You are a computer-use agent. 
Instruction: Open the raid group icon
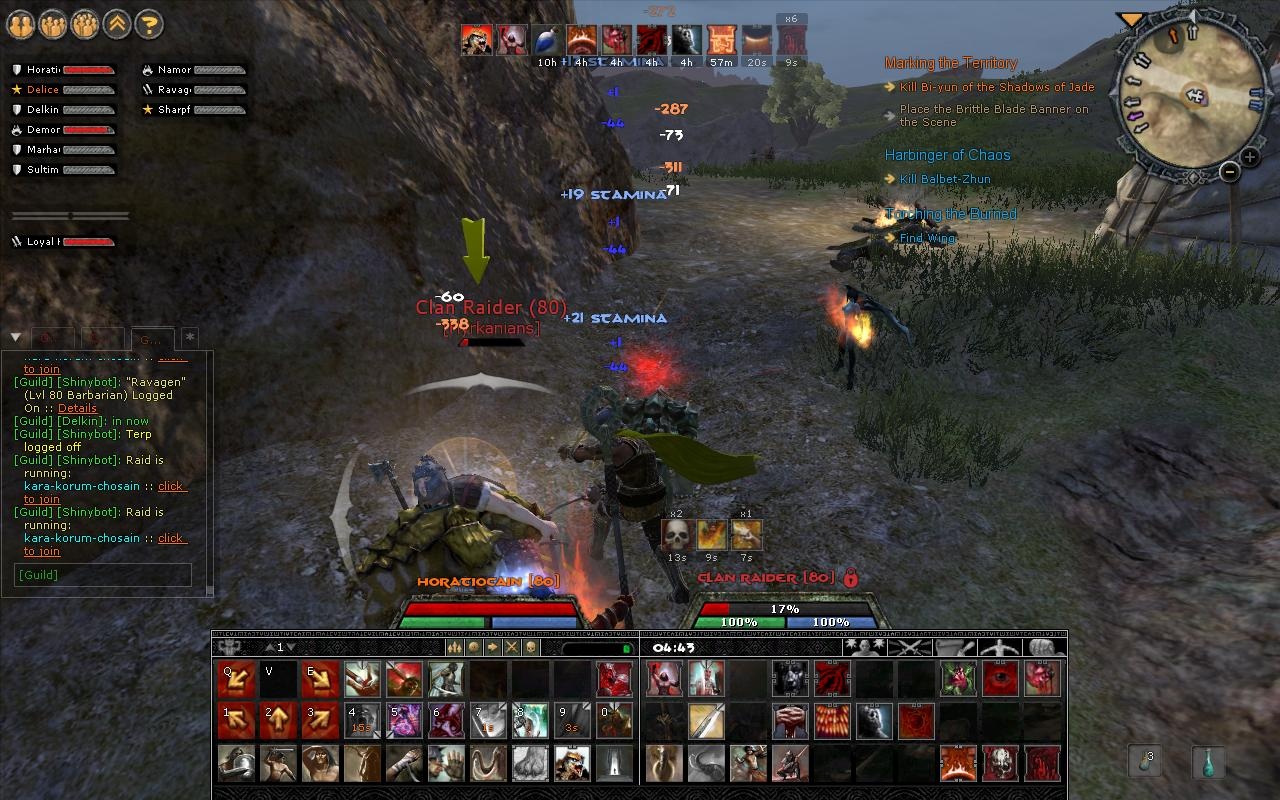[x=53, y=24]
